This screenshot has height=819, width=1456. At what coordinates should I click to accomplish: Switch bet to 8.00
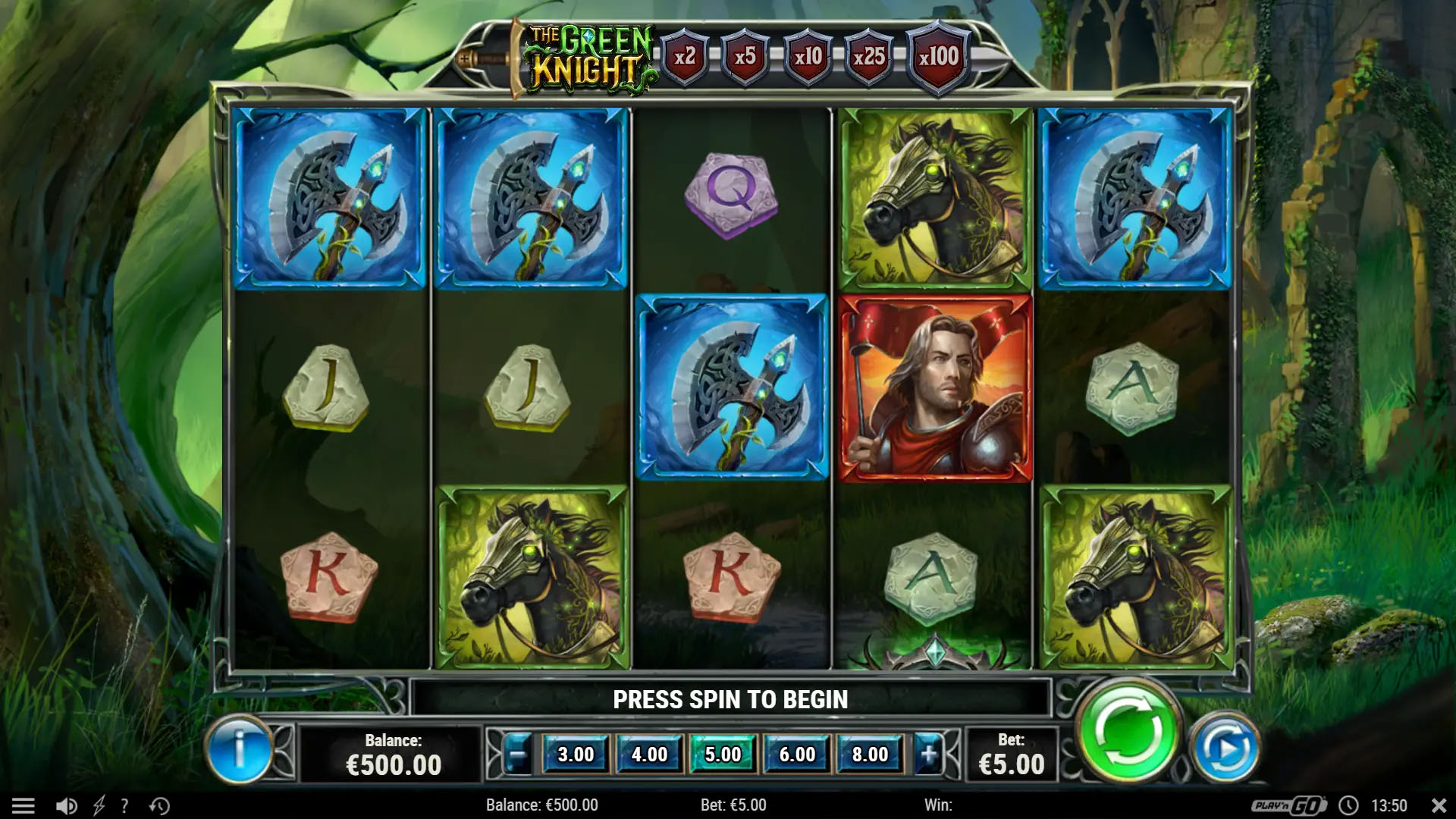pos(870,755)
